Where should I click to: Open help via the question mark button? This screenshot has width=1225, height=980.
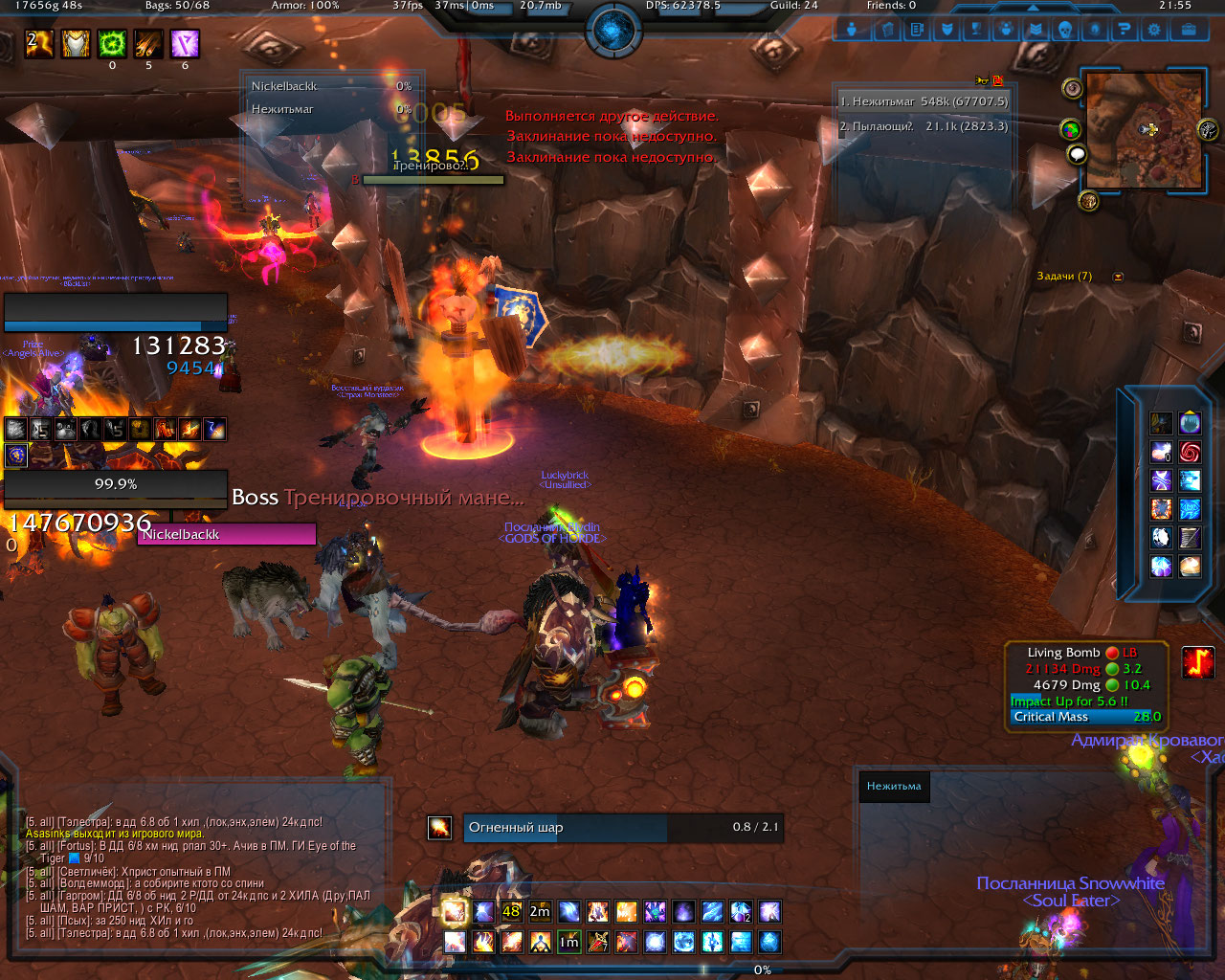1125,30
